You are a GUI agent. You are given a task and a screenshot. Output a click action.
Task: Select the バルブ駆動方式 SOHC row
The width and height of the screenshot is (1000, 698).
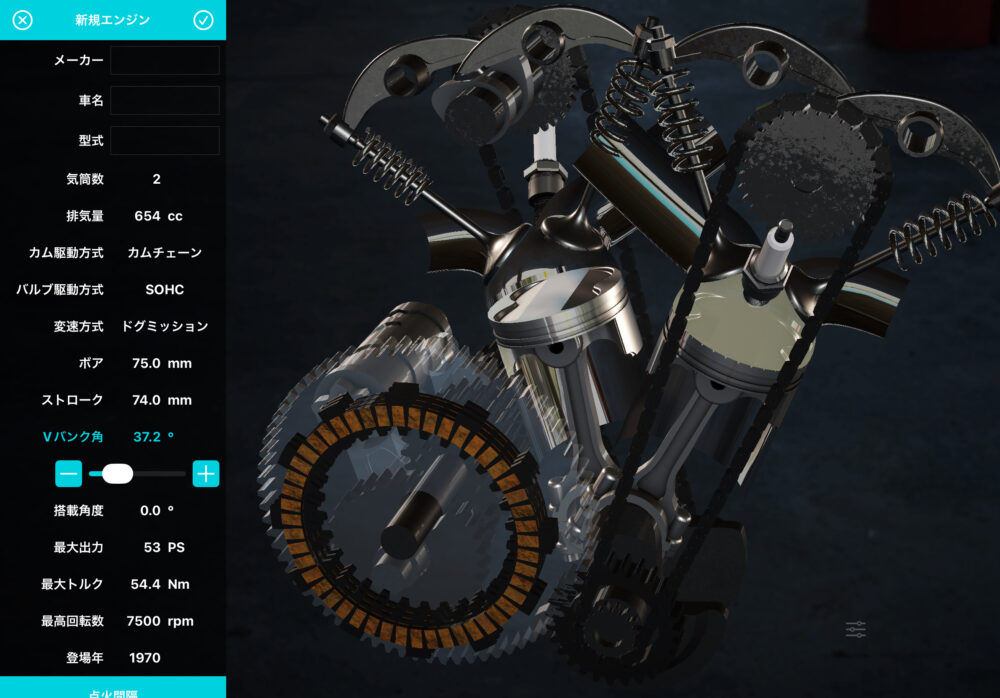pos(113,290)
